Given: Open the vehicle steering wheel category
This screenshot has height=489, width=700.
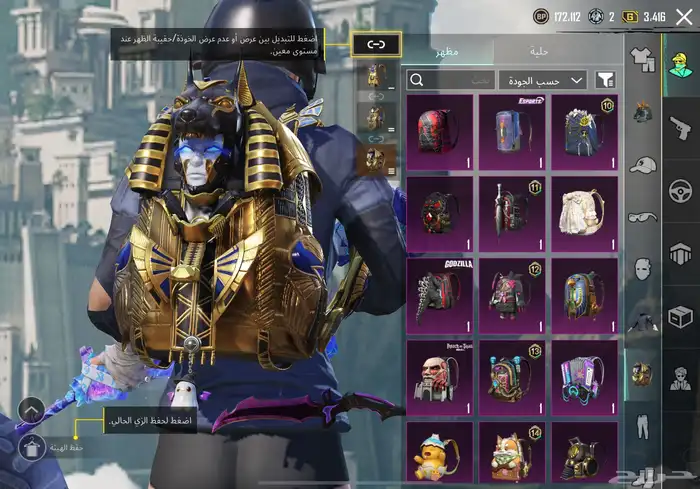Looking at the screenshot, I should tap(680, 190).
